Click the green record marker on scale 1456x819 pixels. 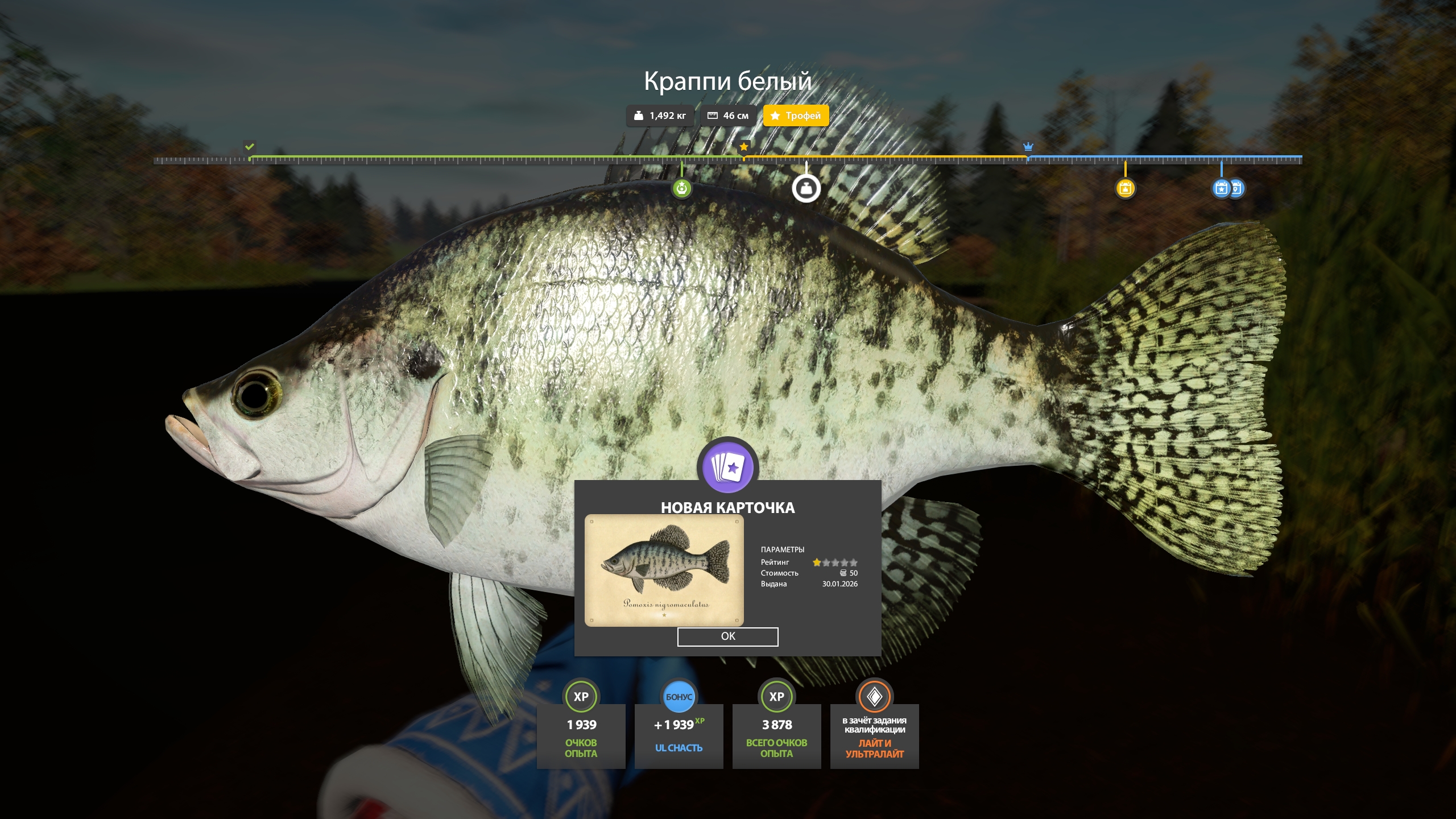click(x=681, y=188)
